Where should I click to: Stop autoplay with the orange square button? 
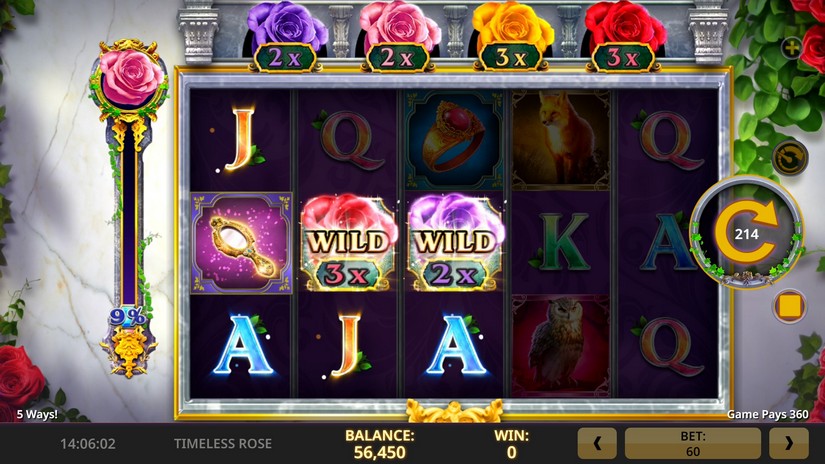click(790, 305)
